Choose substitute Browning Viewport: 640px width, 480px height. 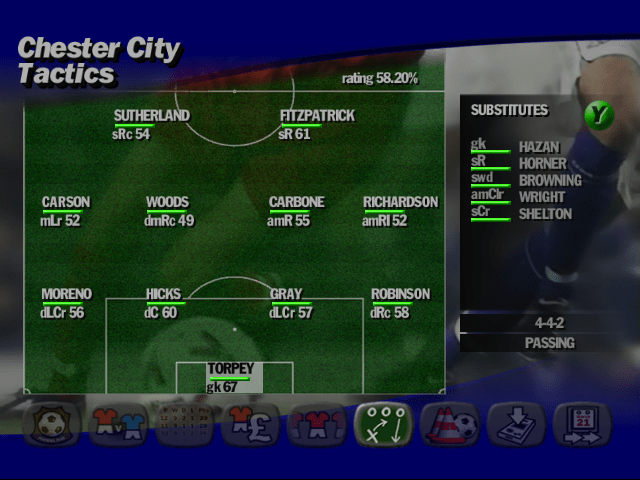point(549,181)
